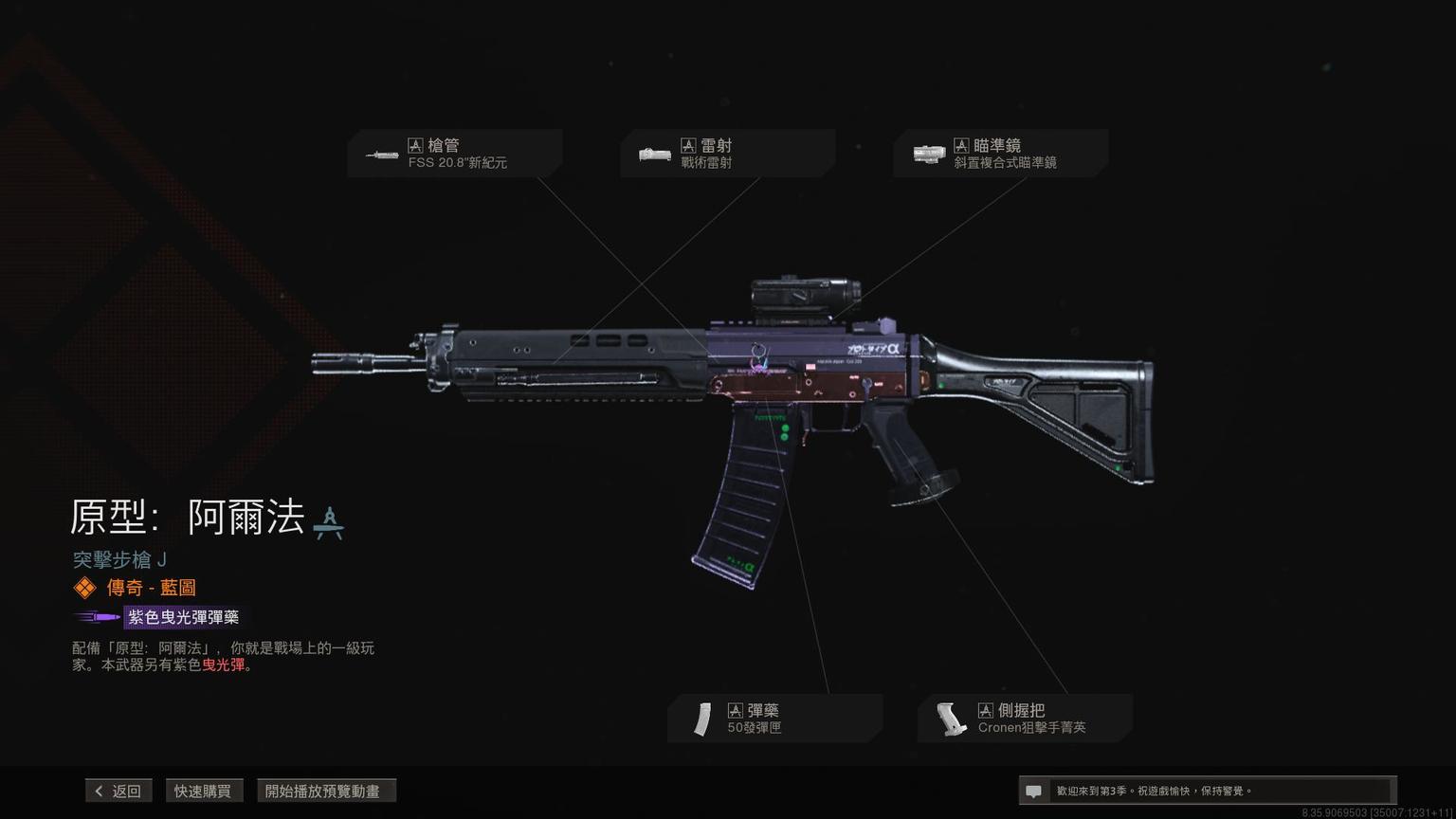Select the 瞄準鏡 optic attachment slot
Viewport: 1456px width, 819px height.
click(1000, 154)
